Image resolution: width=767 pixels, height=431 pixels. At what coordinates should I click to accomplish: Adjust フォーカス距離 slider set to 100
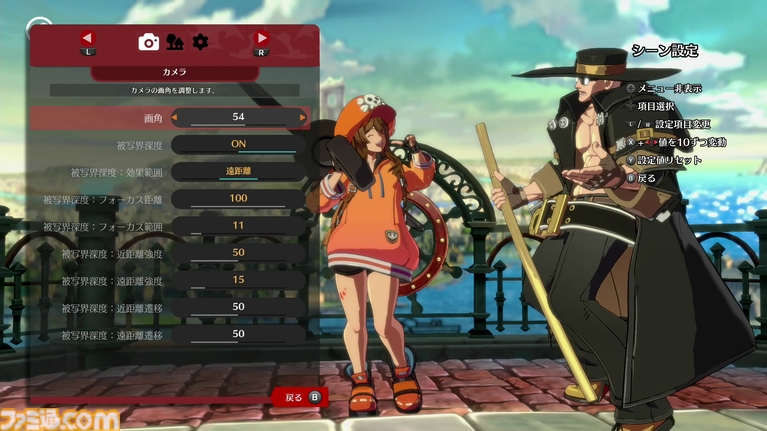(238, 199)
